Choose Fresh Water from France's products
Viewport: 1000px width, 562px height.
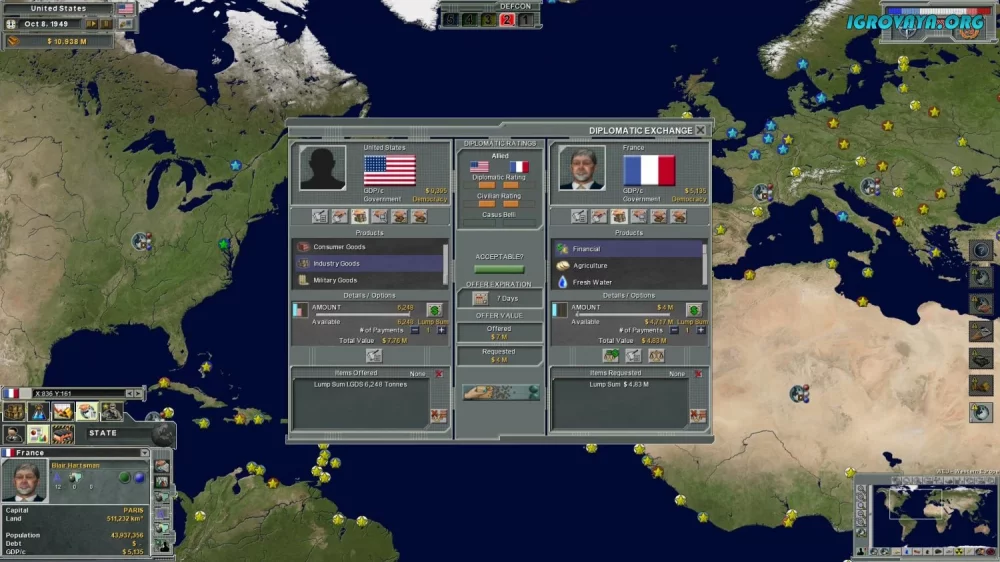click(628, 283)
